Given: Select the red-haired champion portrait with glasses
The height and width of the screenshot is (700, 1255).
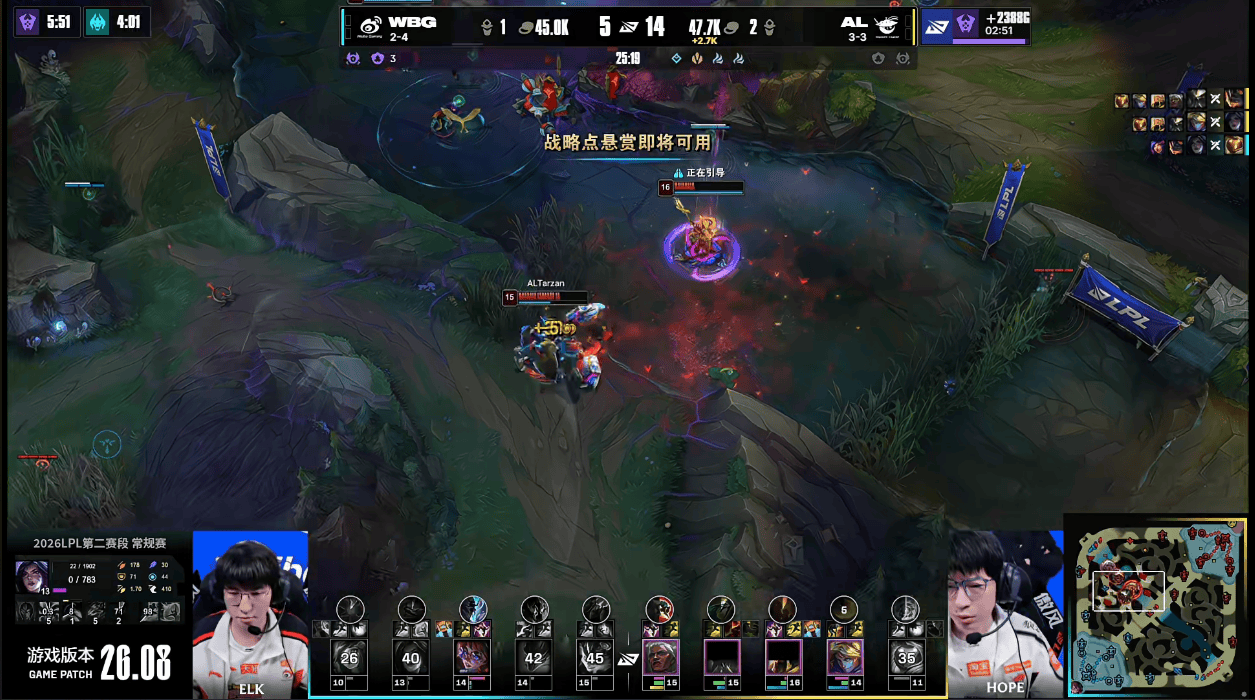Looking at the screenshot, I should (472, 657).
